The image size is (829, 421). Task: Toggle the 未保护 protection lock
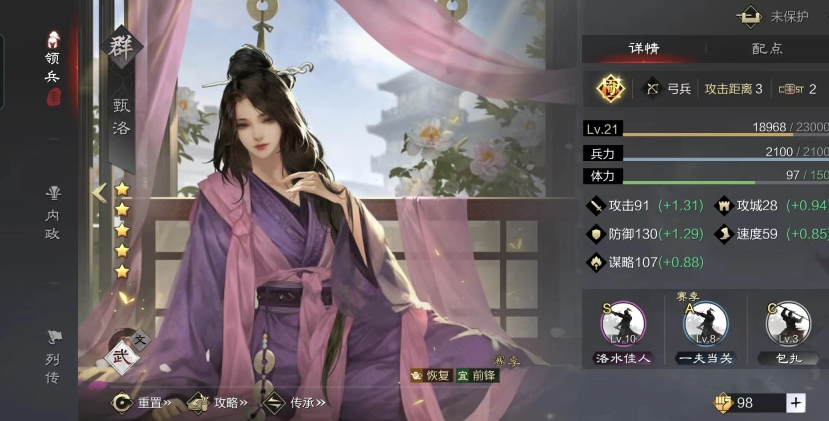point(776,17)
